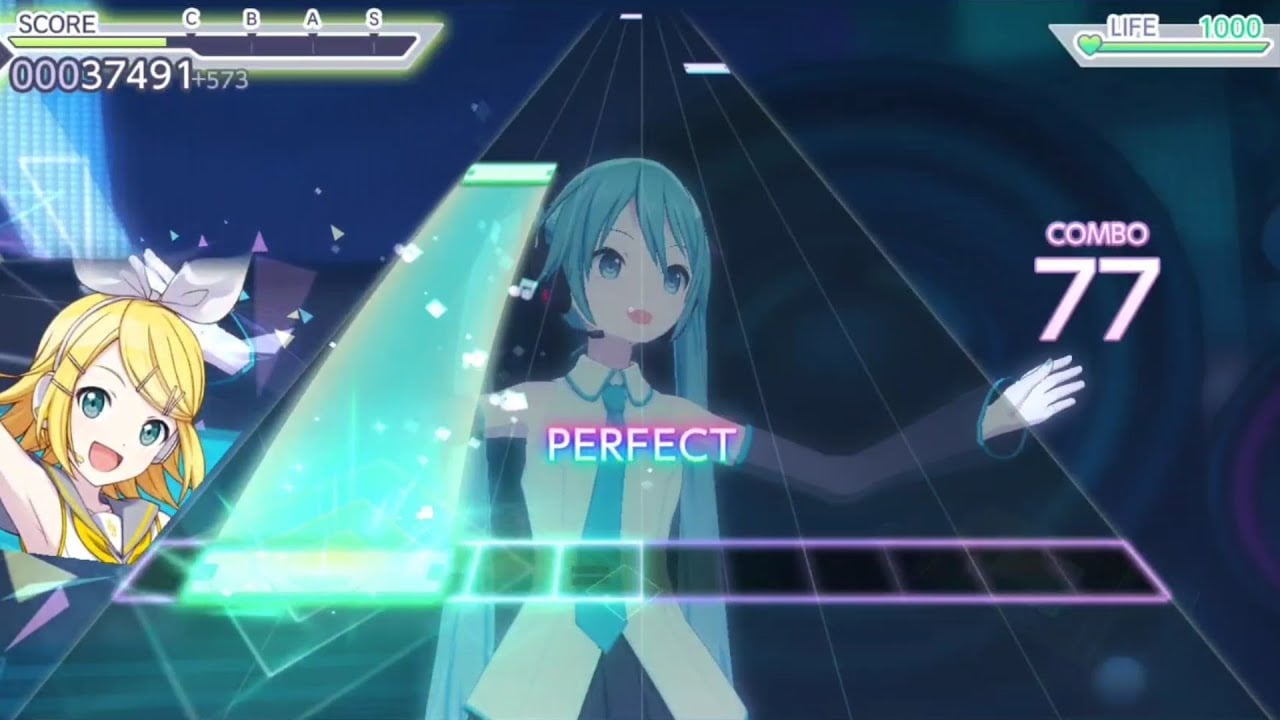Click the A rank marker on the score gauge

click(x=312, y=18)
